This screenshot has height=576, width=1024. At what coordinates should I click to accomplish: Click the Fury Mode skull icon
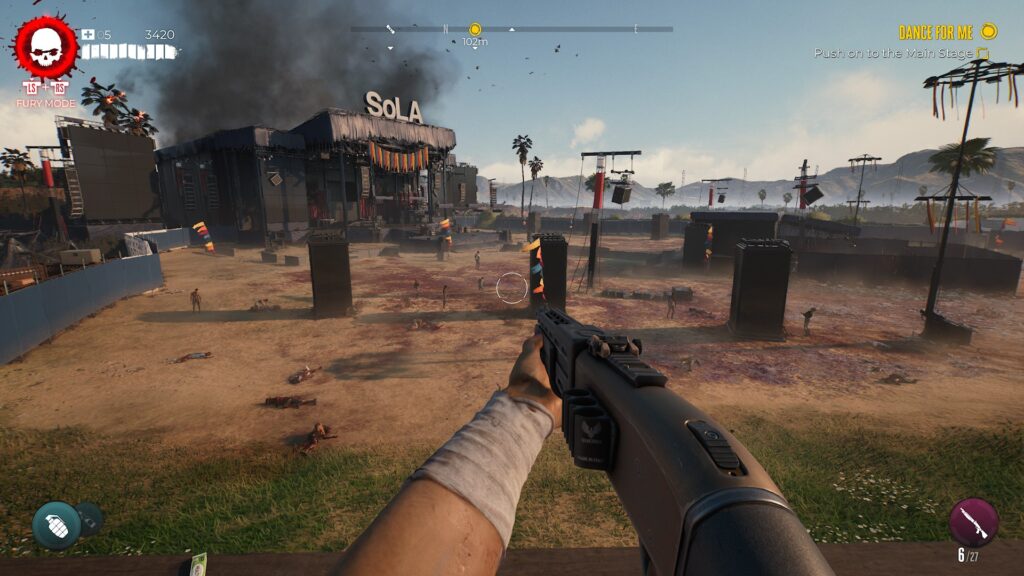[x=45, y=48]
